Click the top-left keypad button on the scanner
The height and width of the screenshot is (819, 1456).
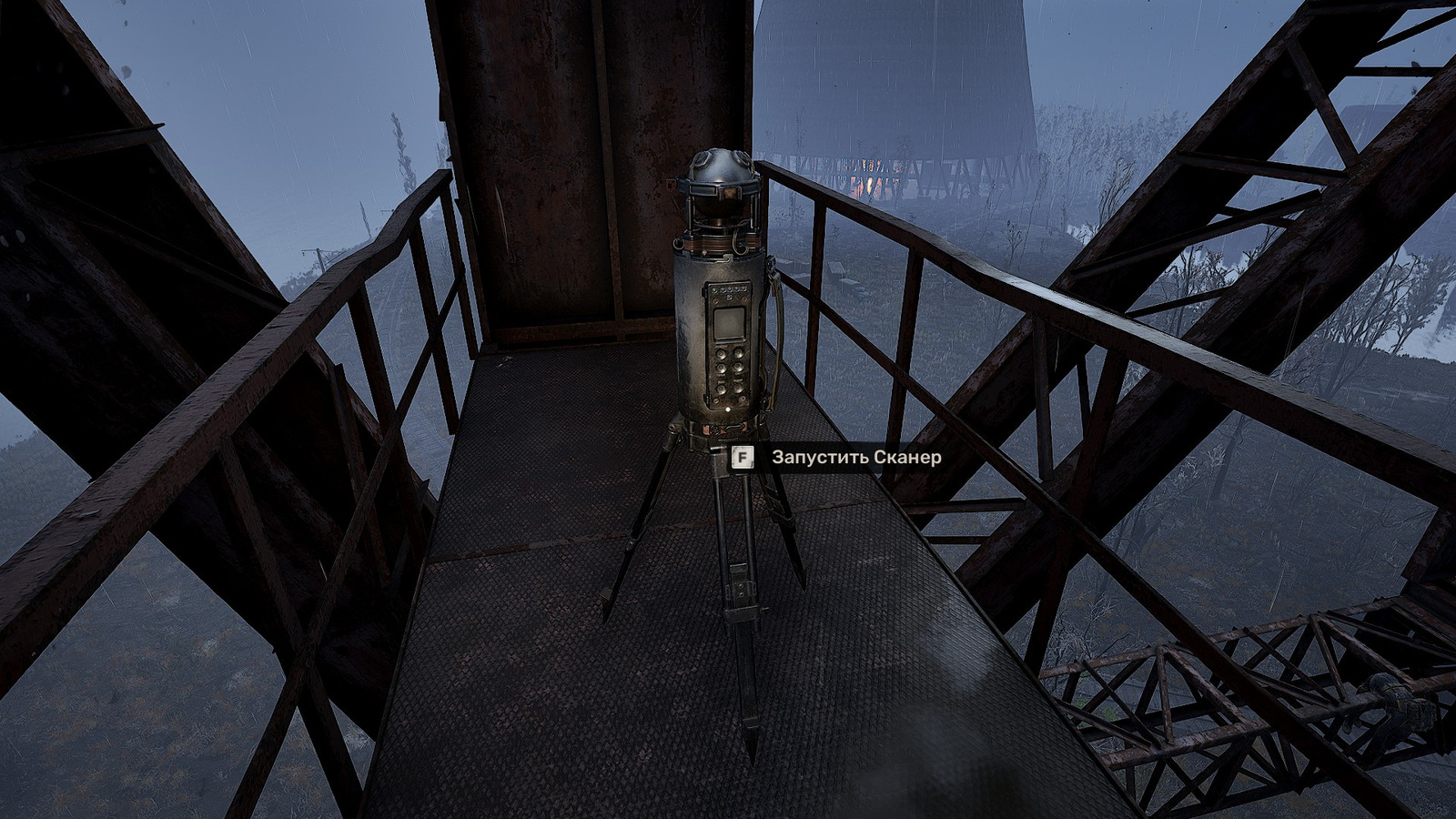(720, 353)
